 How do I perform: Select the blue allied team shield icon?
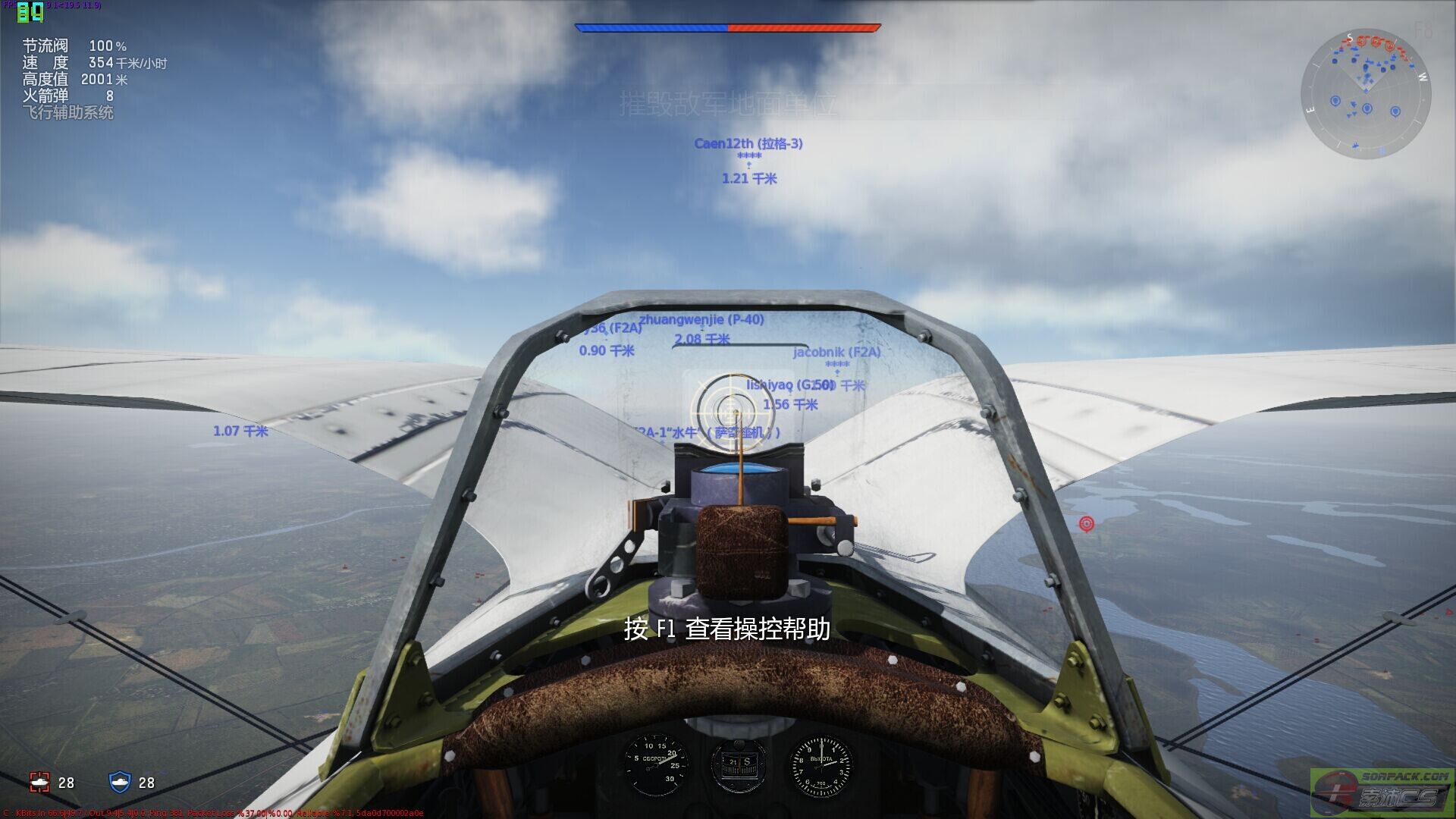click(x=120, y=782)
